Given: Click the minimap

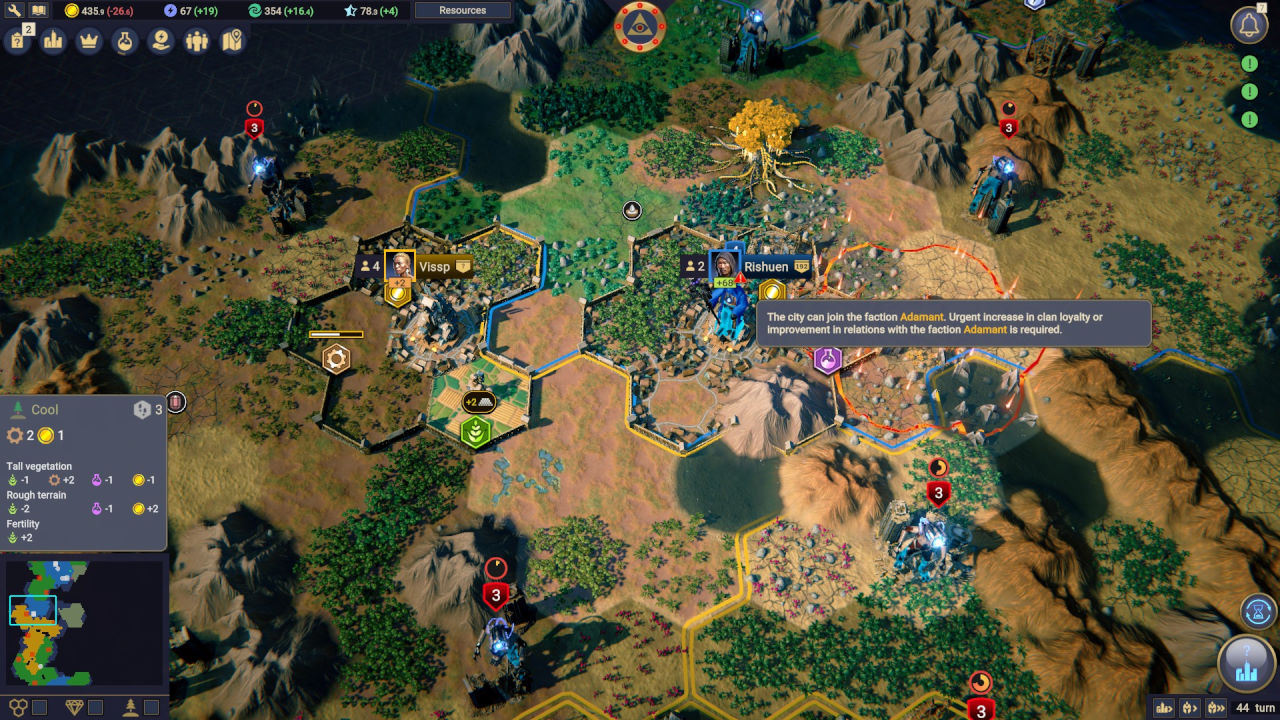Looking at the screenshot, I should coord(84,622).
